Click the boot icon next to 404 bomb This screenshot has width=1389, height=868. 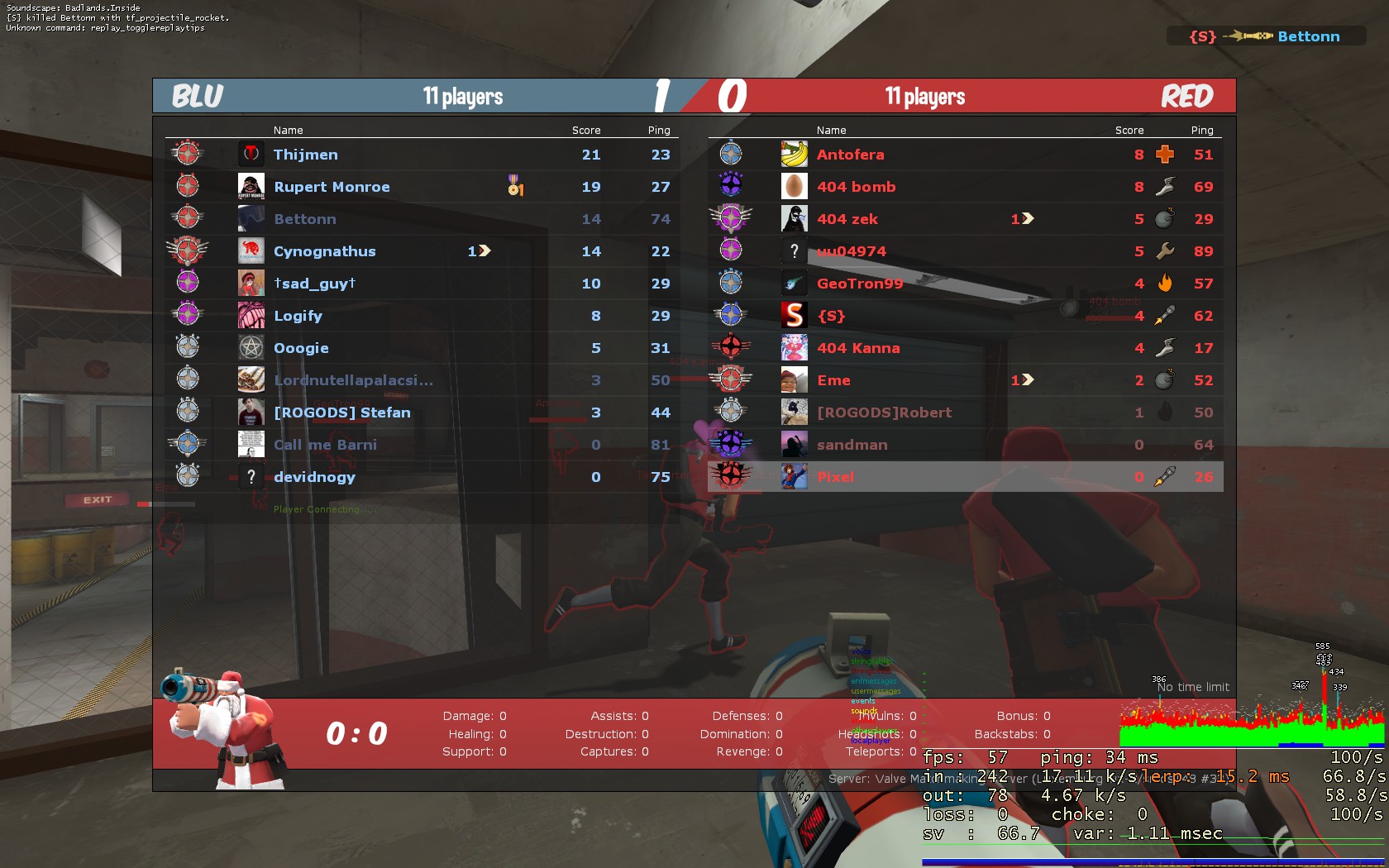click(1166, 186)
